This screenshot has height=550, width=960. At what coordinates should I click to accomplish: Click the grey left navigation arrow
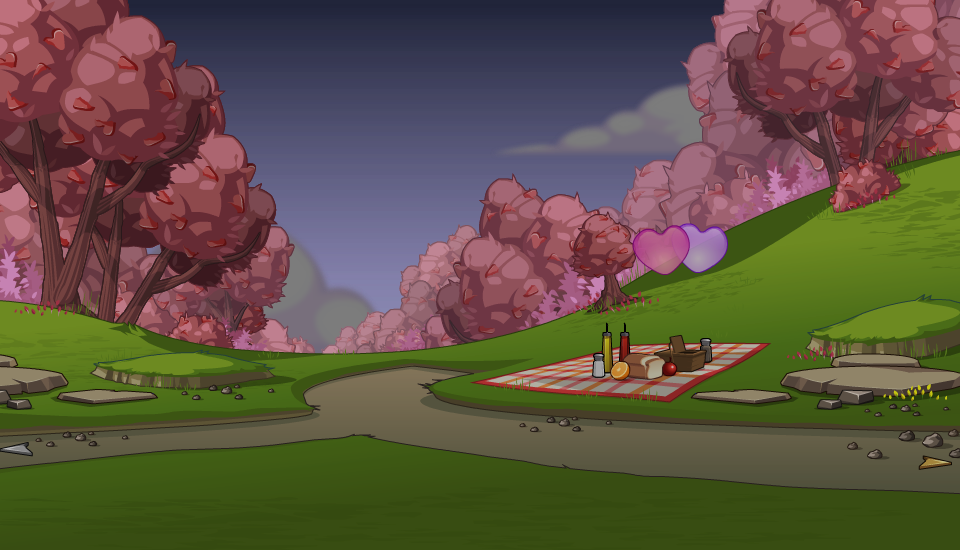click(x=17, y=450)
